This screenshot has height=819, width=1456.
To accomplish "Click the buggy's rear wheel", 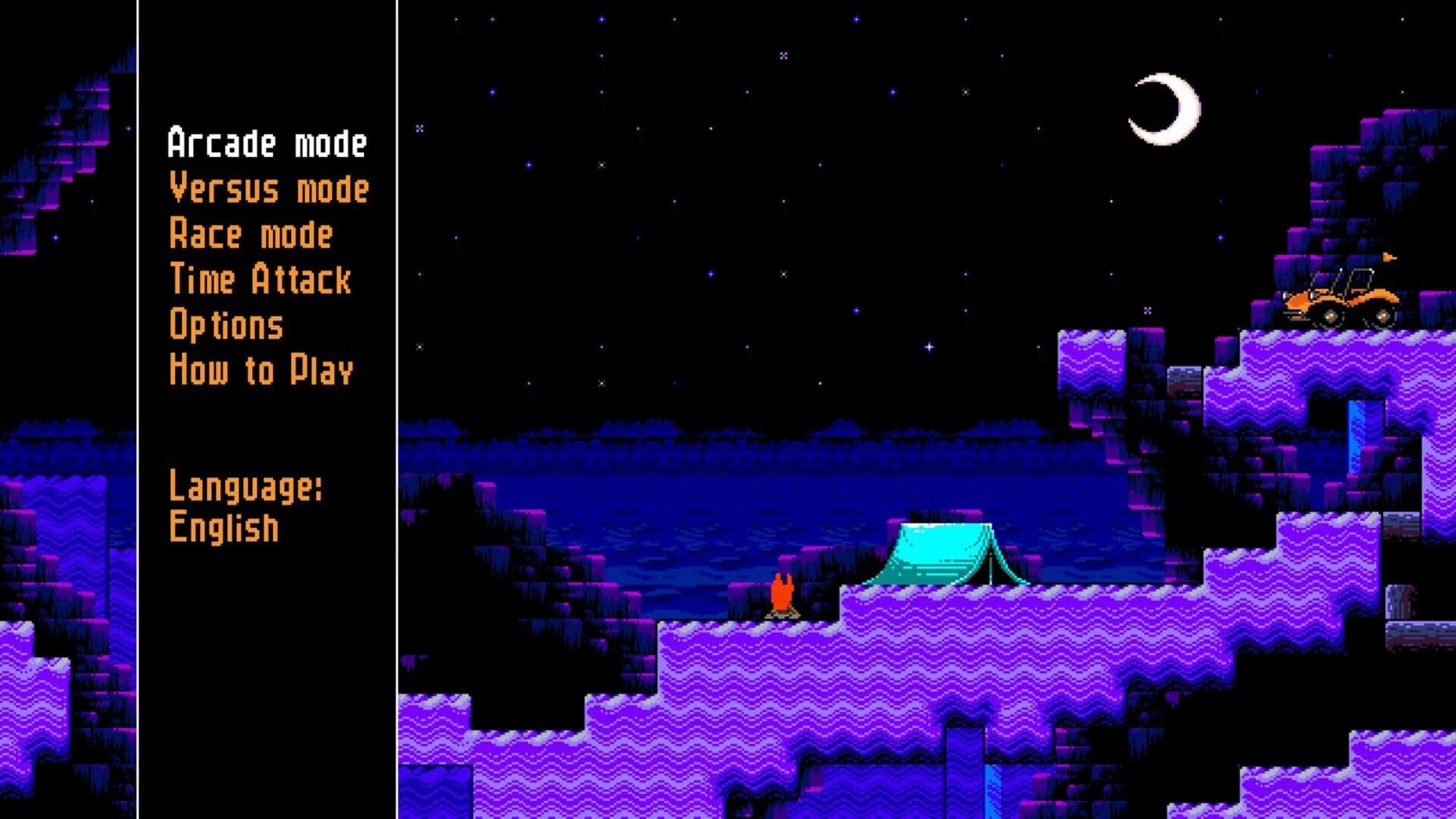I will (1382, 316).
